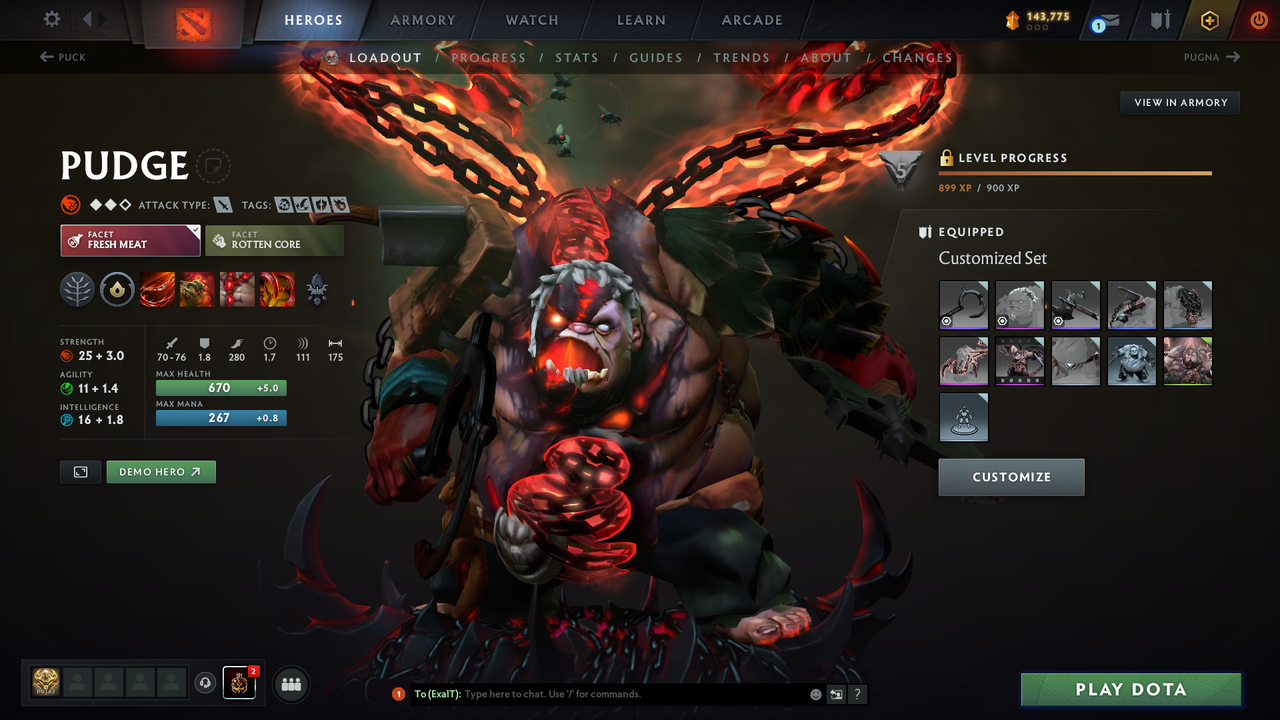Open the friends list group icon
Image resolution: width=1280 pixels, height=720 pixels.
click(290, 684)
